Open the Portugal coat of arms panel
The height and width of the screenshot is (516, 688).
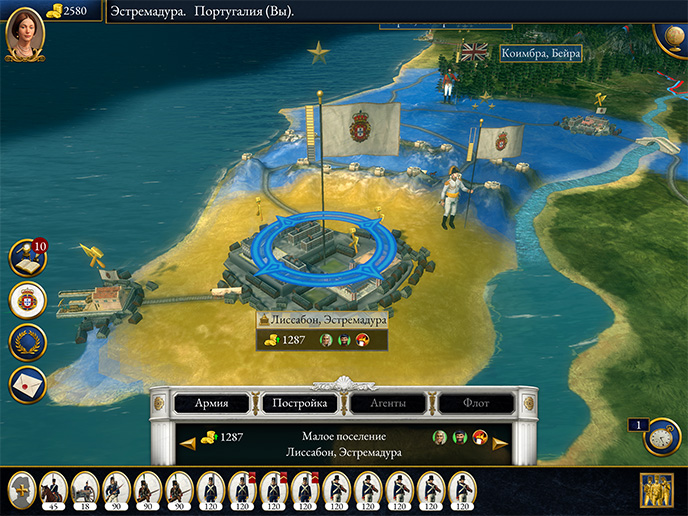coord(27,300)
